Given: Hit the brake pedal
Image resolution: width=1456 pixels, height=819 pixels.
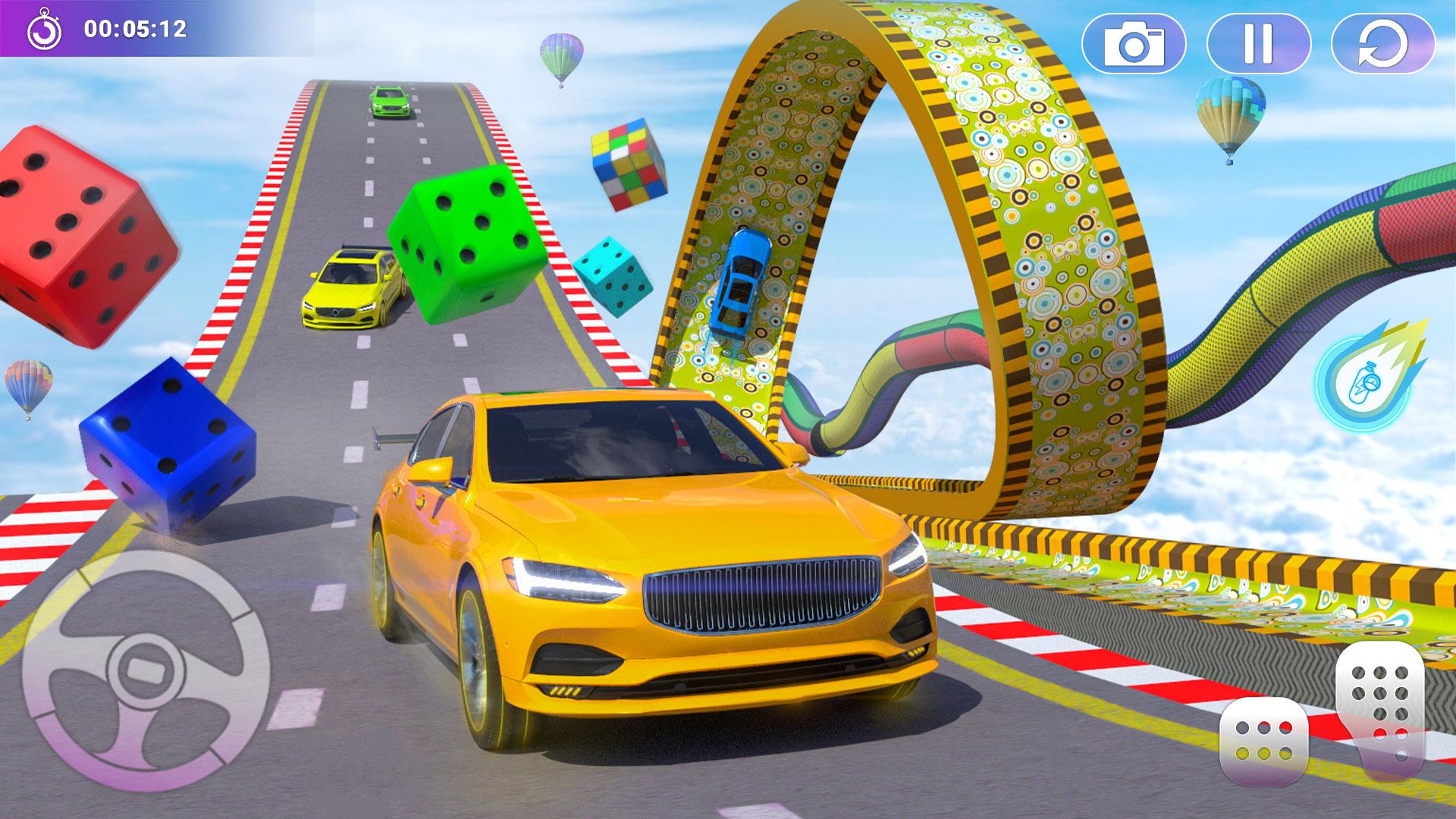Looking at the screenshot, I should 1263,741.
